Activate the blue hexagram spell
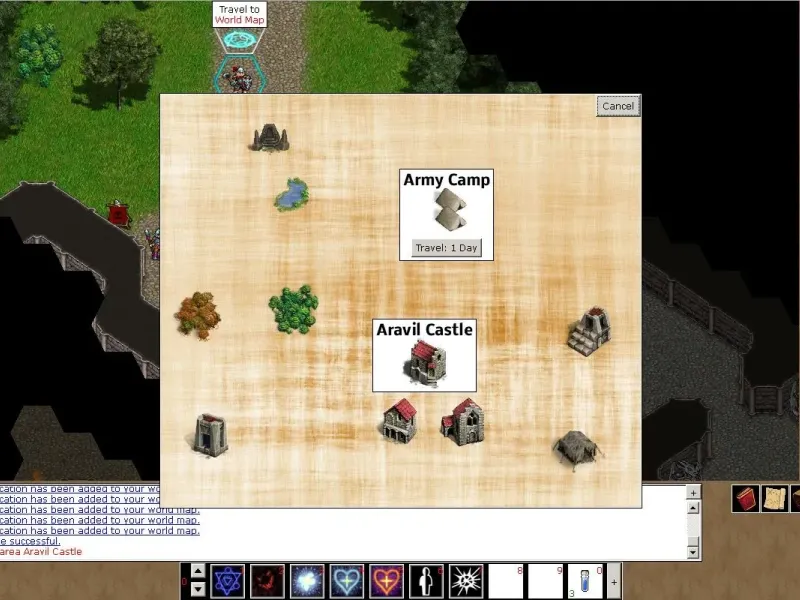 click(228, 581)
